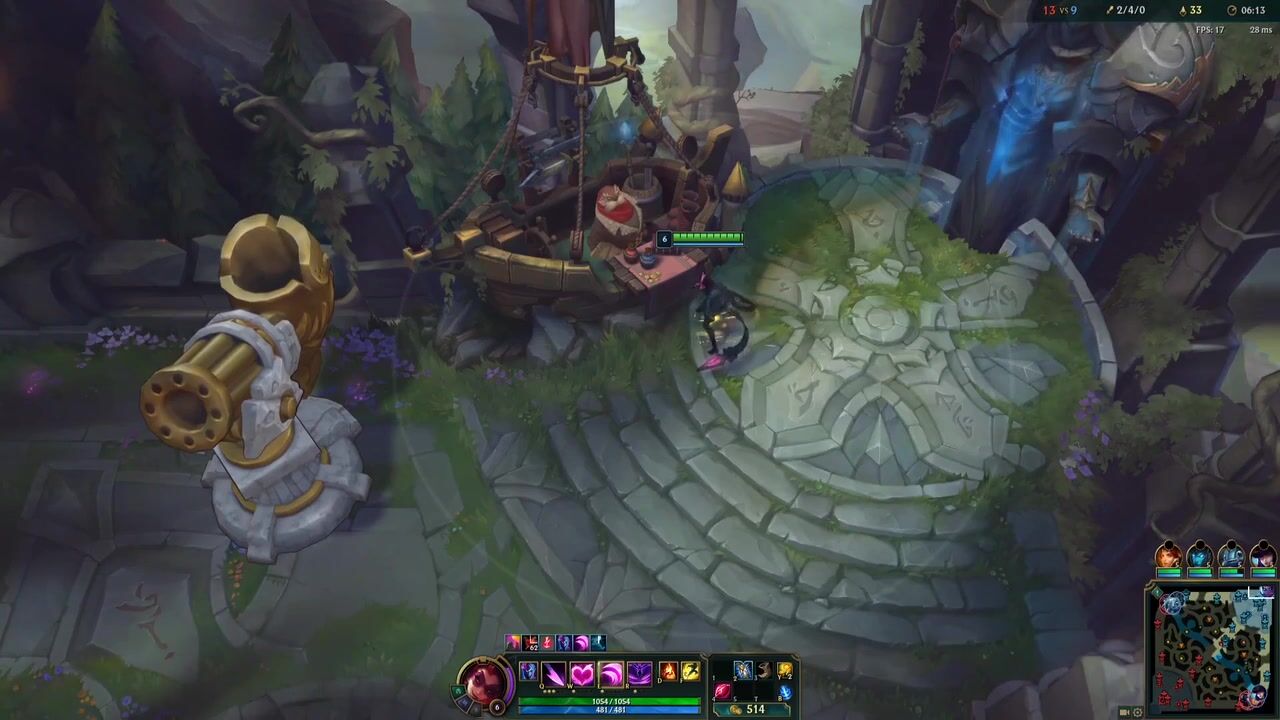Cast Evelynn's Q spike ability
The image size is (1280, 720).
[554, 674]
